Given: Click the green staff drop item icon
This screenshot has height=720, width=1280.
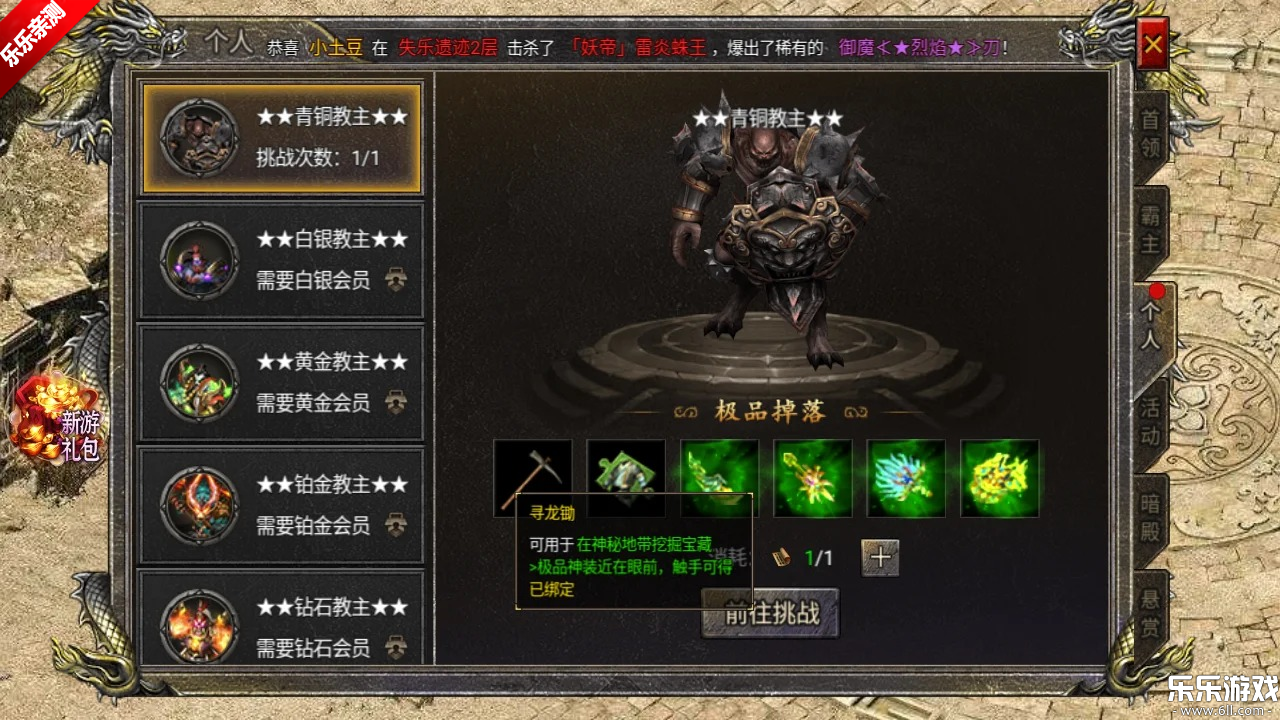Looking at the screenshot, I should (812, 478).
